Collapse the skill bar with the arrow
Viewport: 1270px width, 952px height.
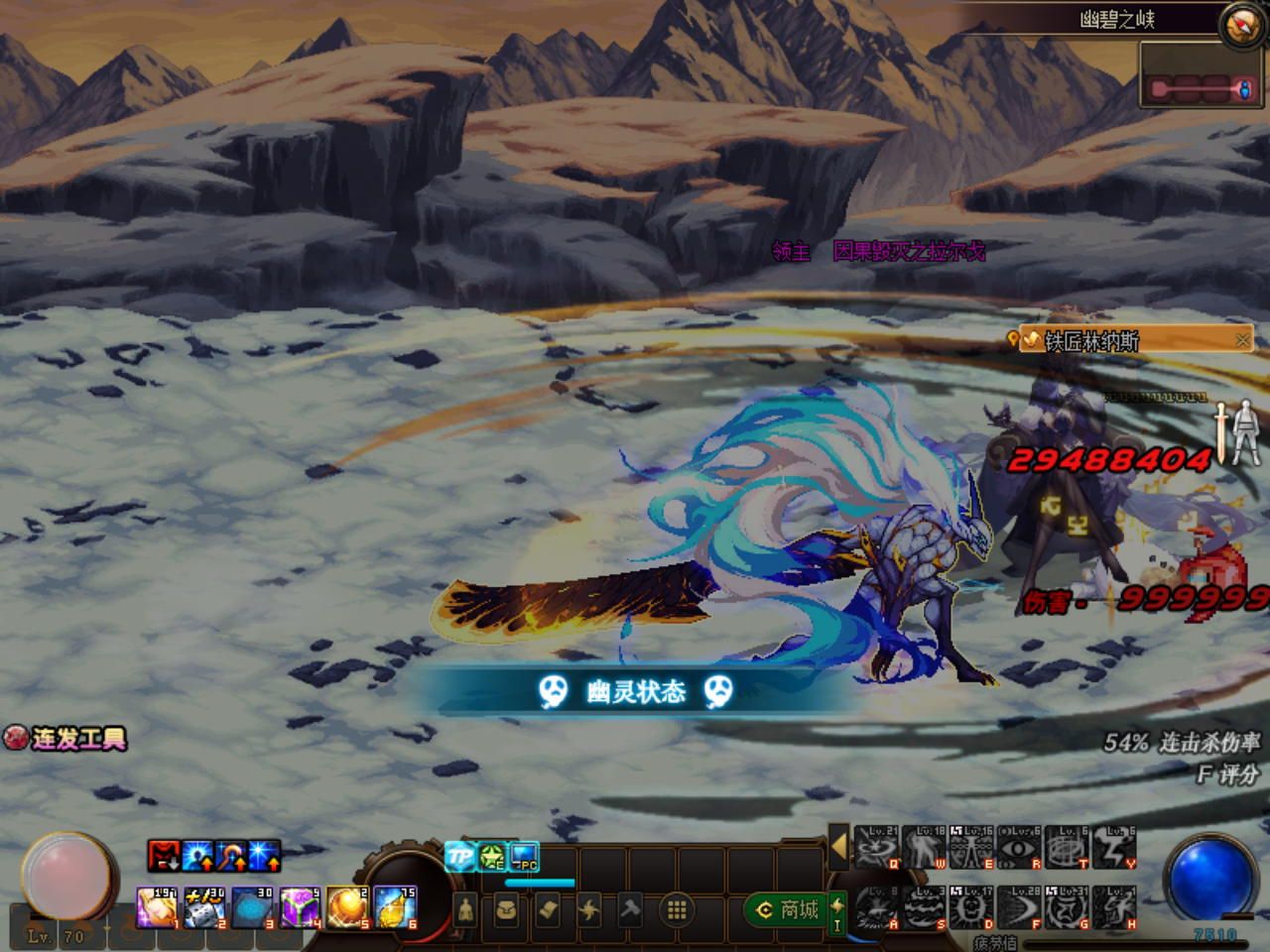838,846
